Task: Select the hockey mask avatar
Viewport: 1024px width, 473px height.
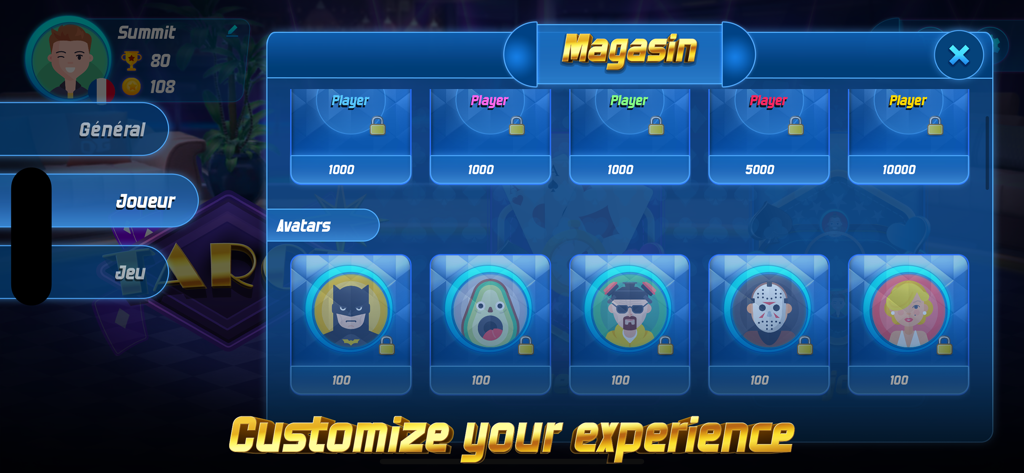Action: [768, 310]
